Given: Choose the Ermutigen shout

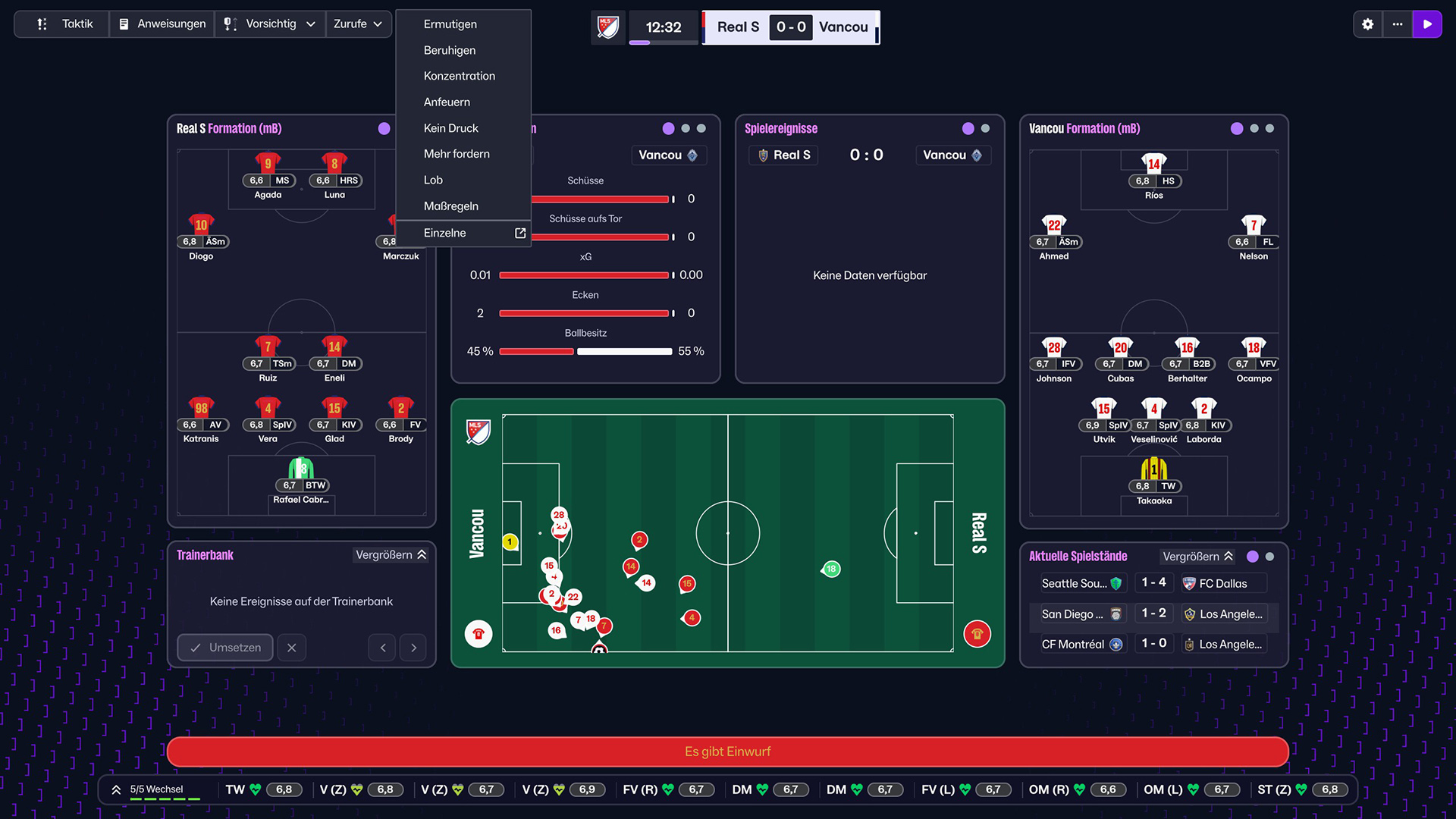Looking at the screenshot, I should click(450, 24).
